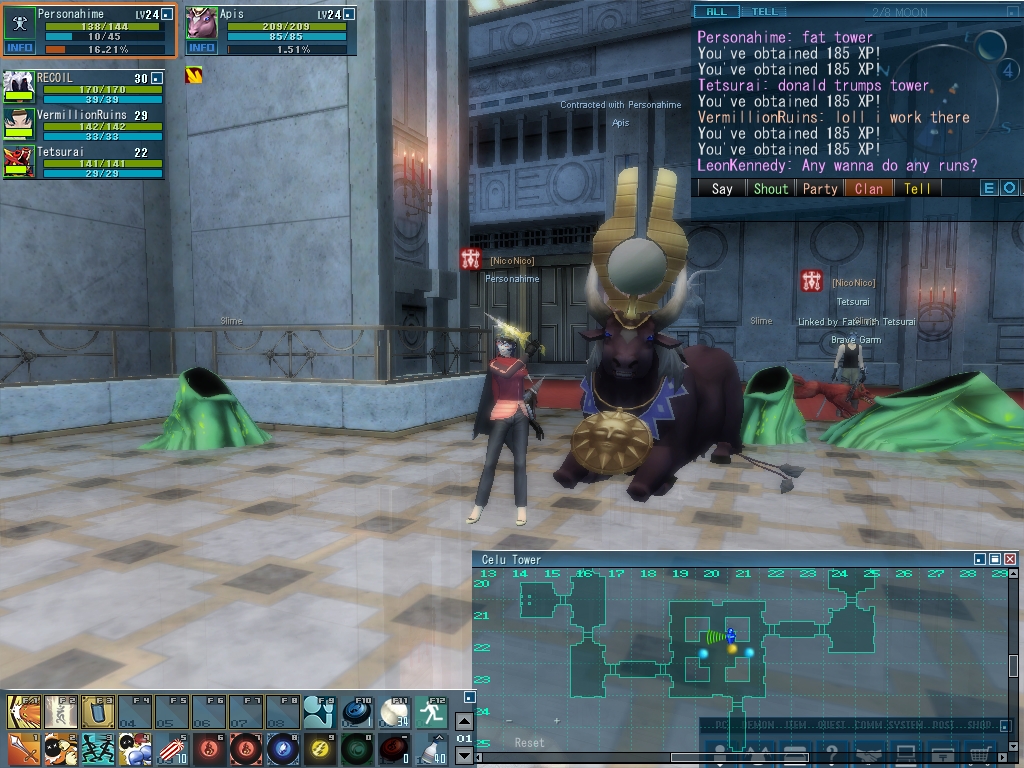The image size is (1024, 768).
Task: Choose the Shout chat channel
Action: [x=770, y=188]
